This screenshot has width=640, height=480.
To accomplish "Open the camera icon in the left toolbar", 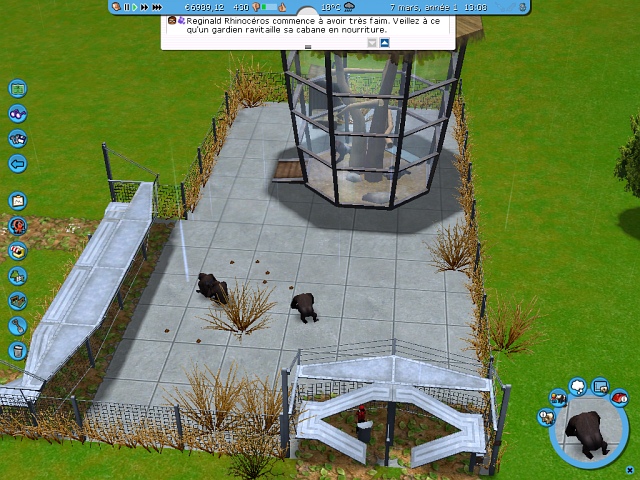I will click(x=17, y=139).
